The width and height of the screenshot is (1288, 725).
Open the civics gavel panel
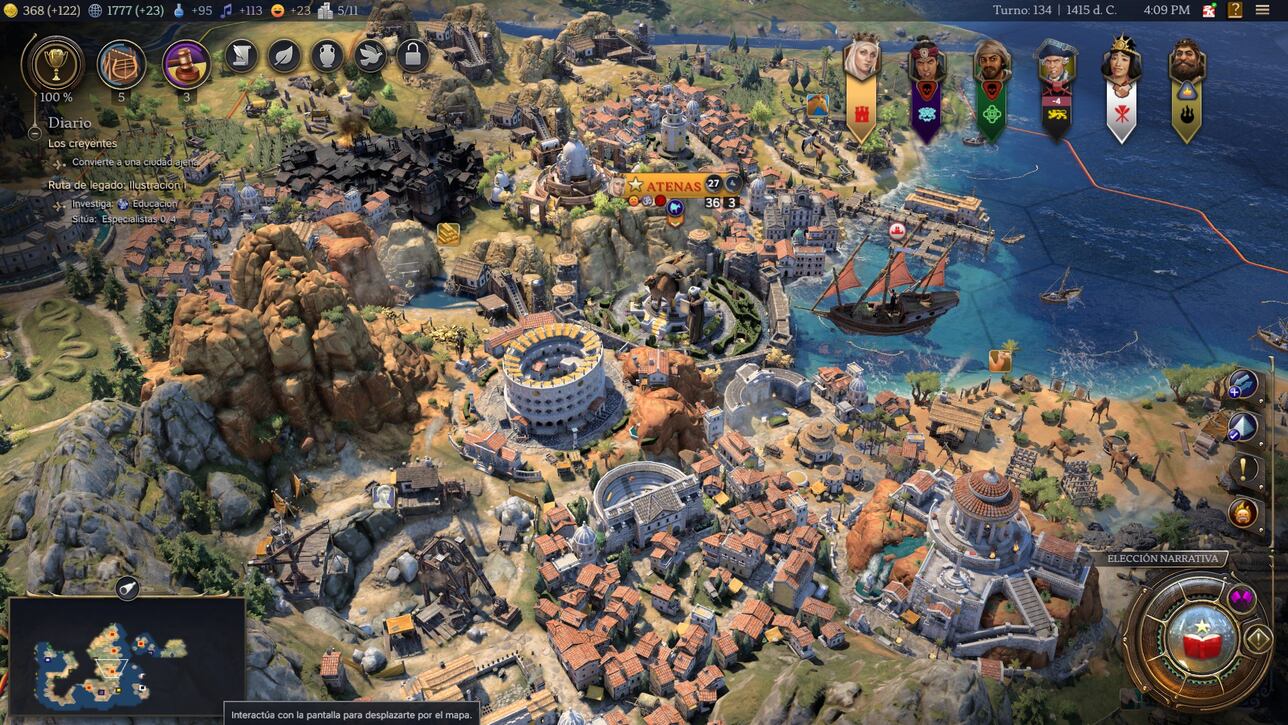point(186,64)
